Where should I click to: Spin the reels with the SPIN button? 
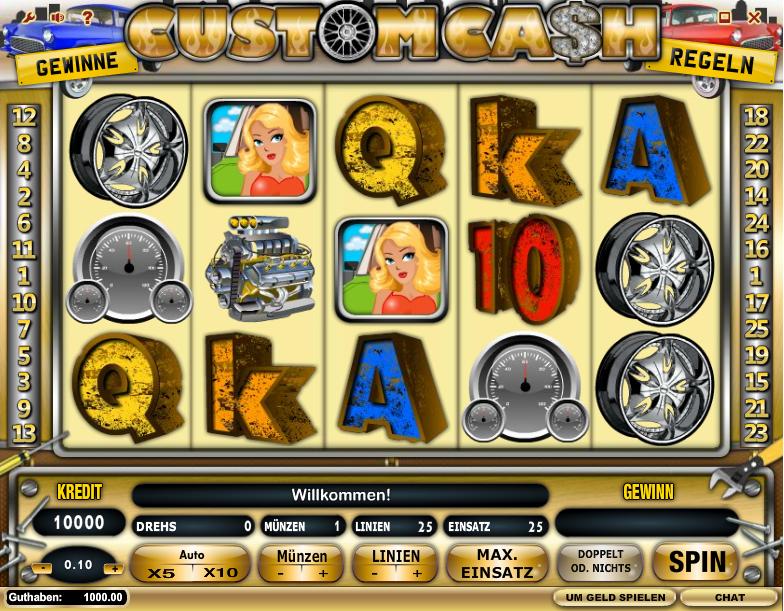point(696,562)
